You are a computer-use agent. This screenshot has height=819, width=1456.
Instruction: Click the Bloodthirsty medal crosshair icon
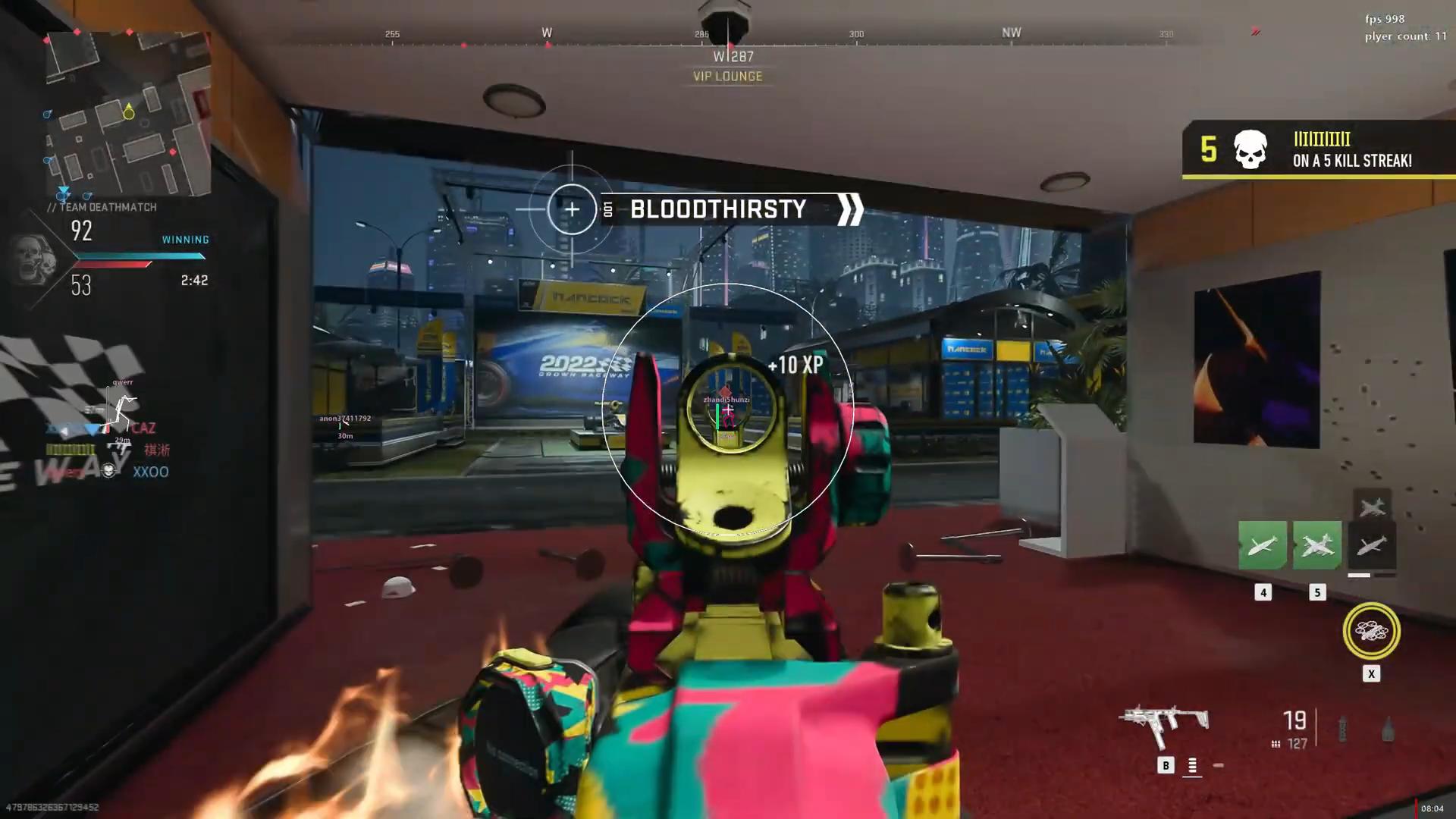(x=572, y=209)
